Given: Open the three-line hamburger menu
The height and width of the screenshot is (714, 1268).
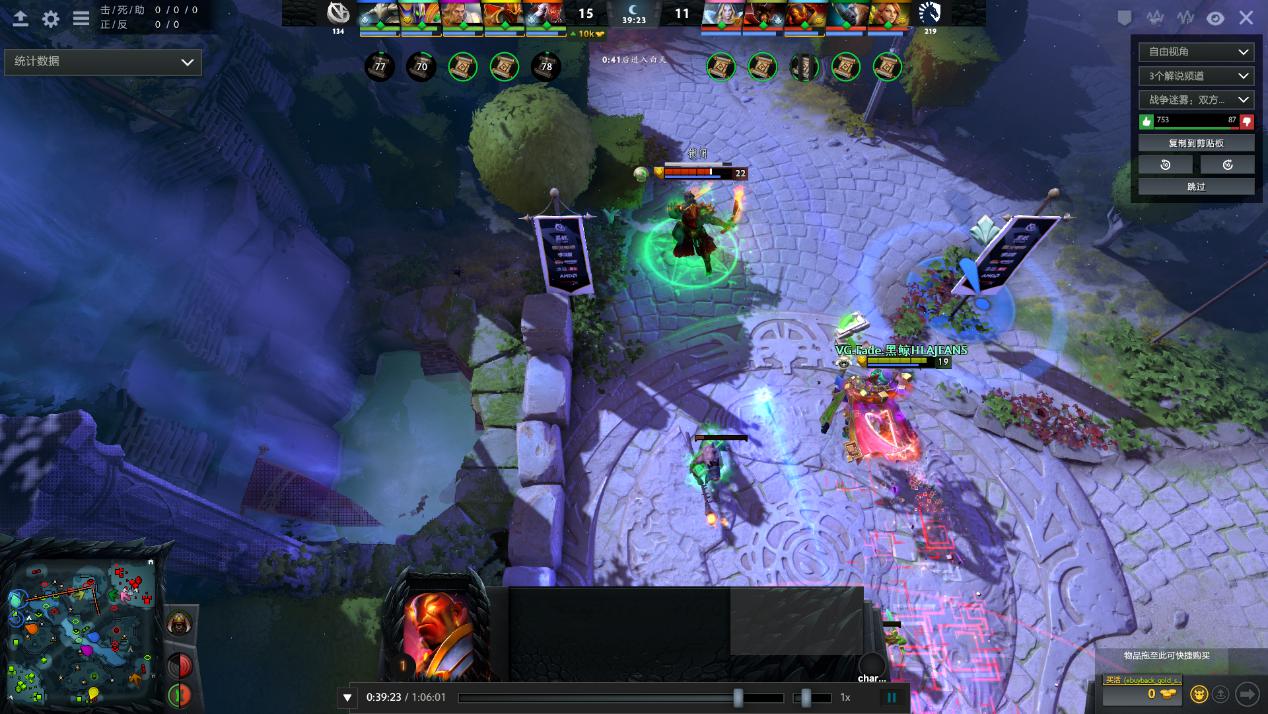Looking at the screenshot, I should point(81,19).
